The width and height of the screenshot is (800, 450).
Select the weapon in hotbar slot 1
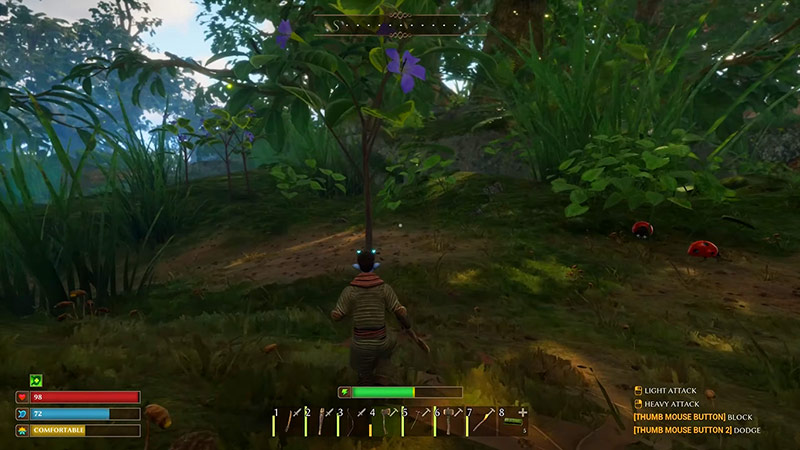click(290, 422)
